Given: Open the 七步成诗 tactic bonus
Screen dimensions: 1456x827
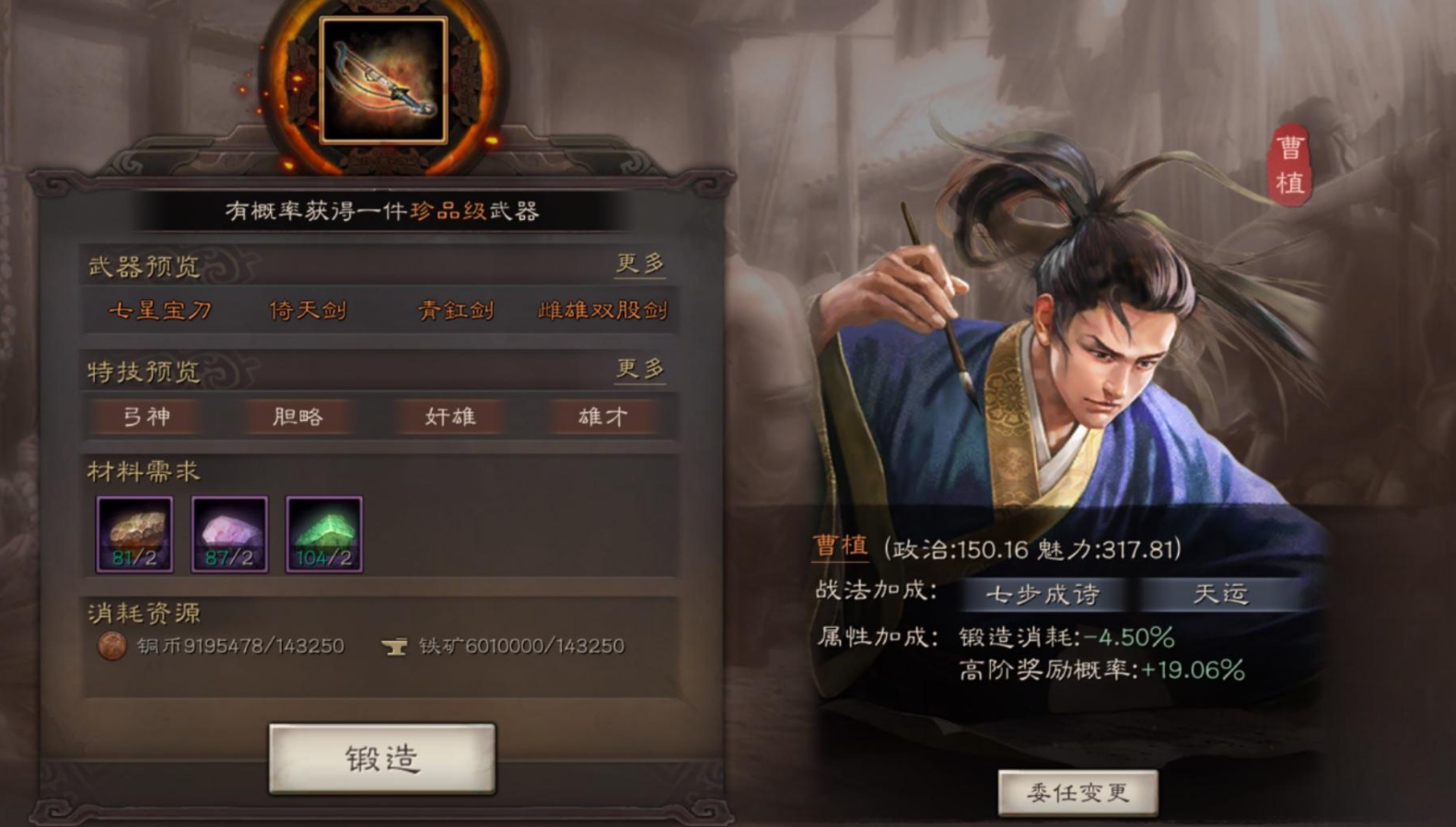Looking at the screenshot, I should point(1045,595).
